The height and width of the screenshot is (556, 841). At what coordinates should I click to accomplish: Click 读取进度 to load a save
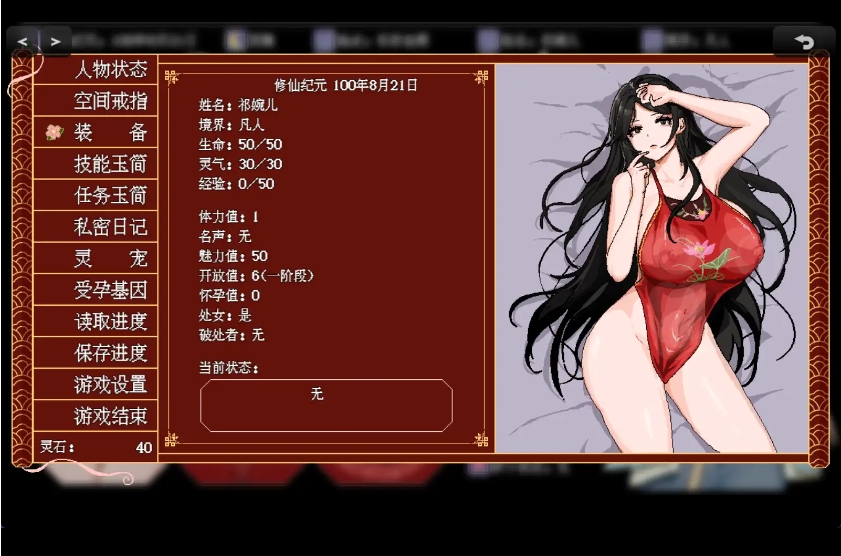(x=110, y=322)
